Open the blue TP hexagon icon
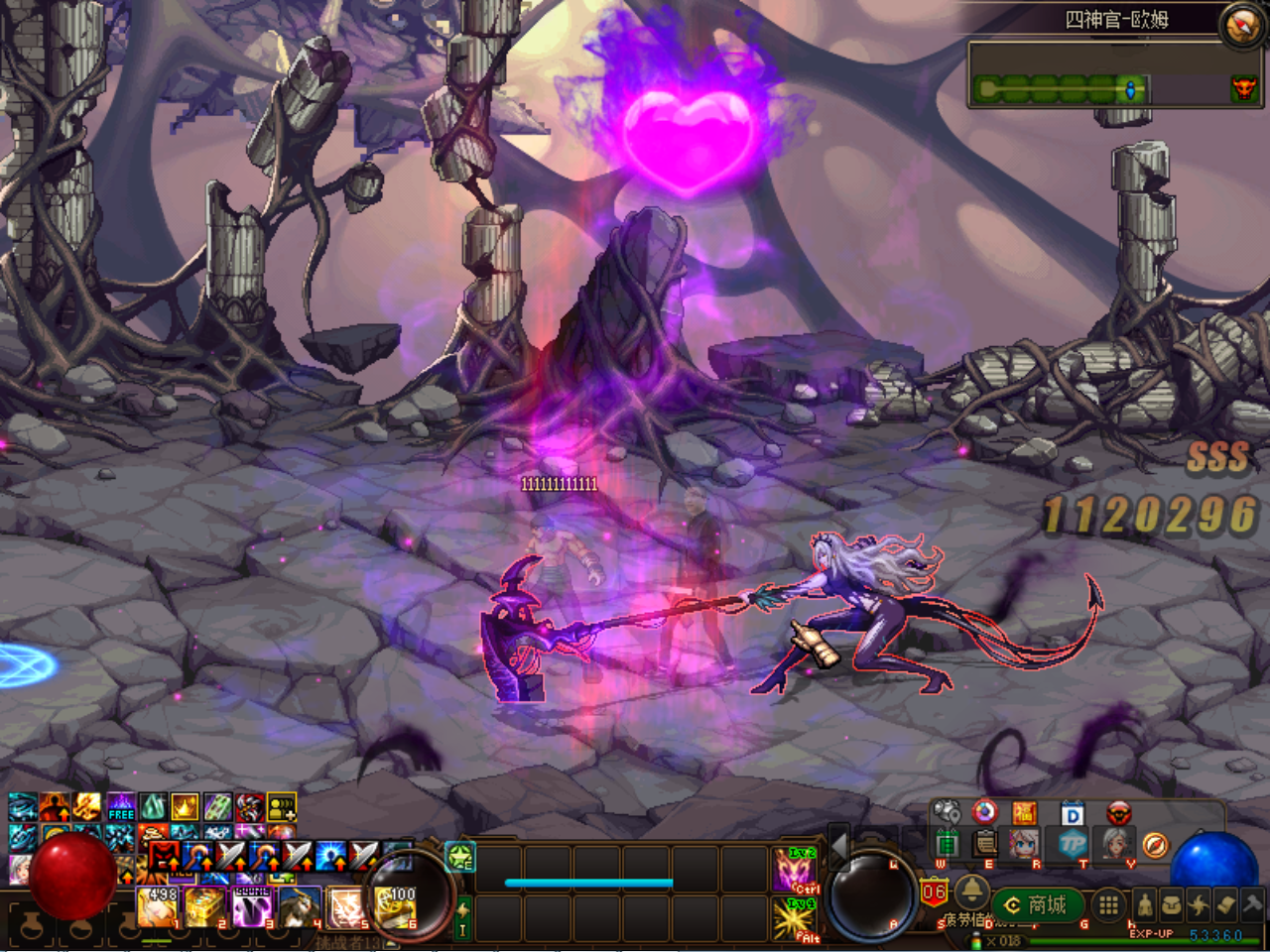This screenshot has width=1270, height=952. pyautogui.click(x=1073, y=844)
